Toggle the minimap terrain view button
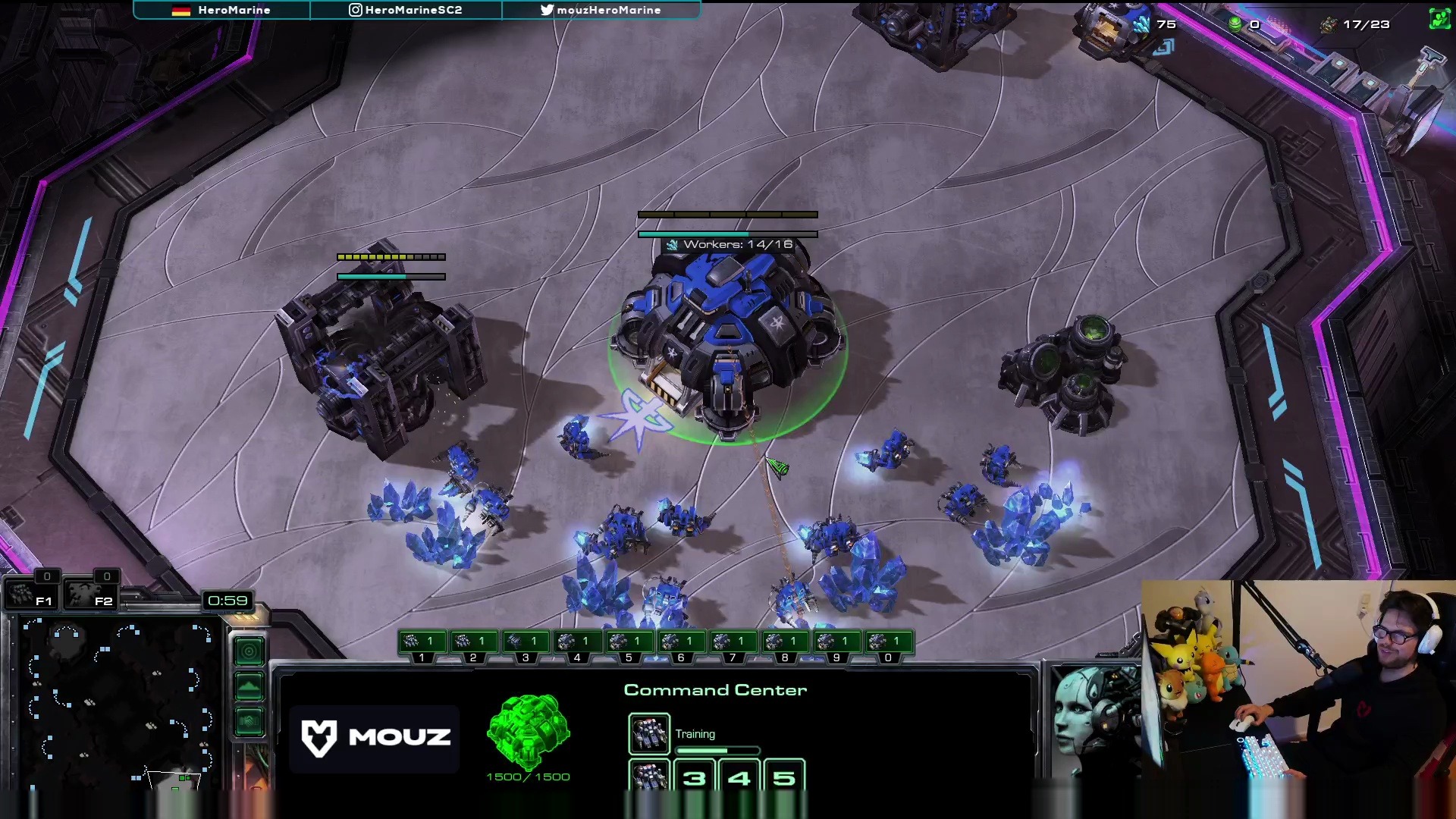This screenshot has width=1456, height=819. pos(249,687)
